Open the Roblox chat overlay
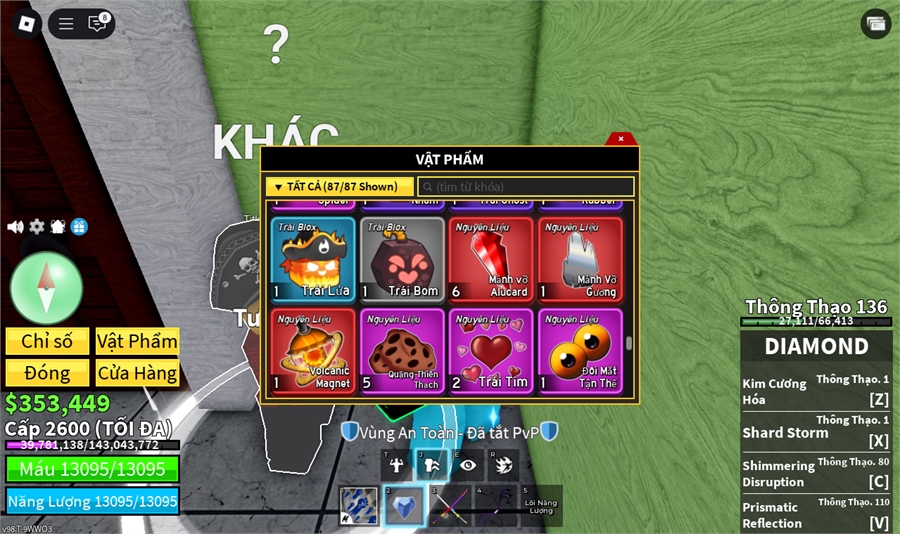Viewport: 900px width, 534px height. 97,23
